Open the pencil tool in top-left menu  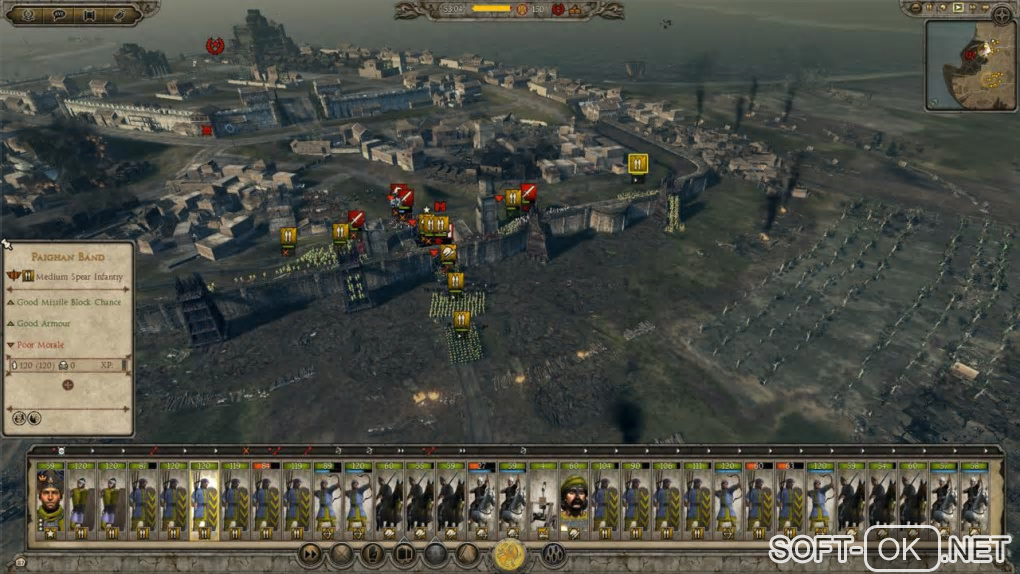[x=122, y=14]
